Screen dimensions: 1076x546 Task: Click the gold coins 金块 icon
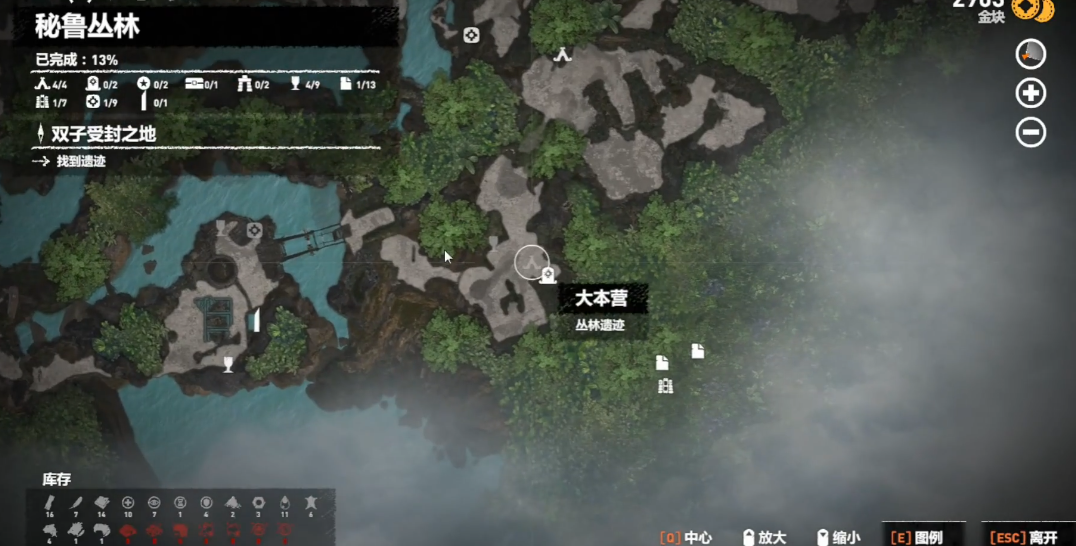click(x=1032, y=10)
